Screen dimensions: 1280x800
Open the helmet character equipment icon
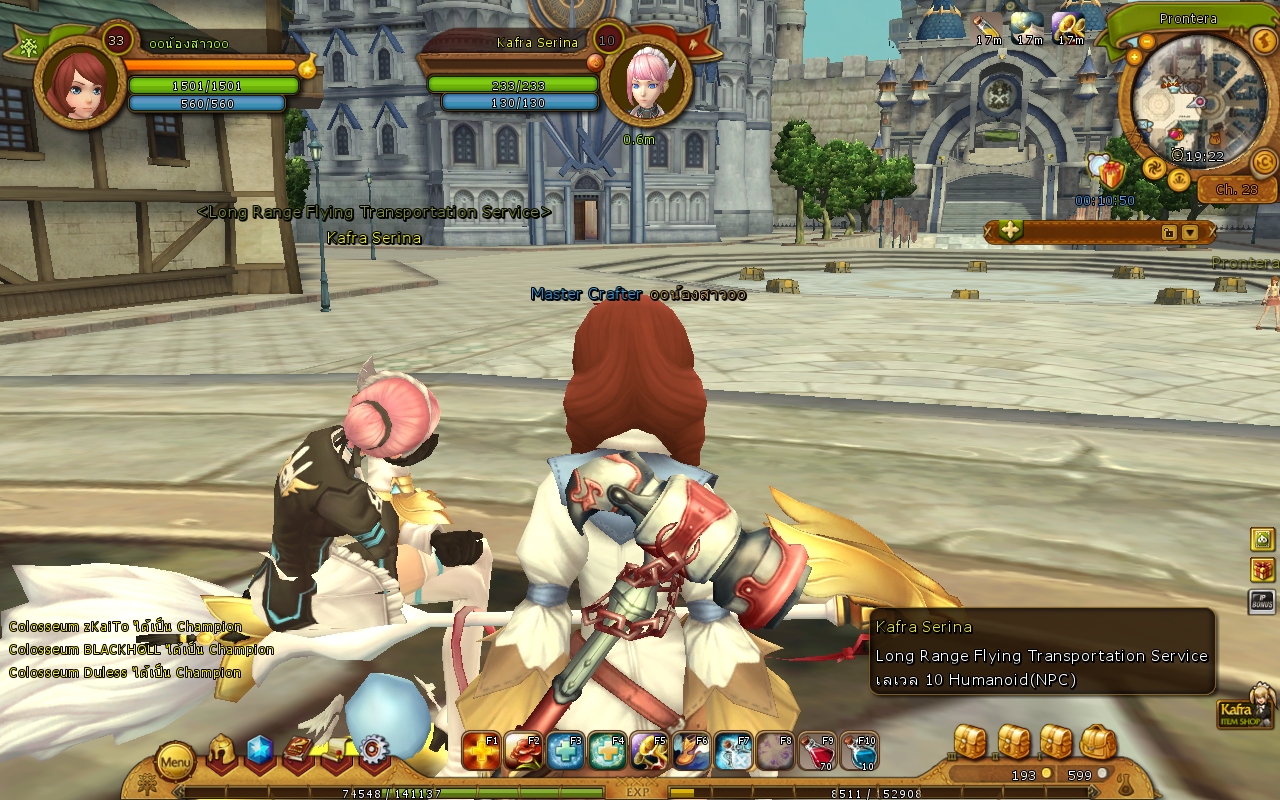pos(223,751)
